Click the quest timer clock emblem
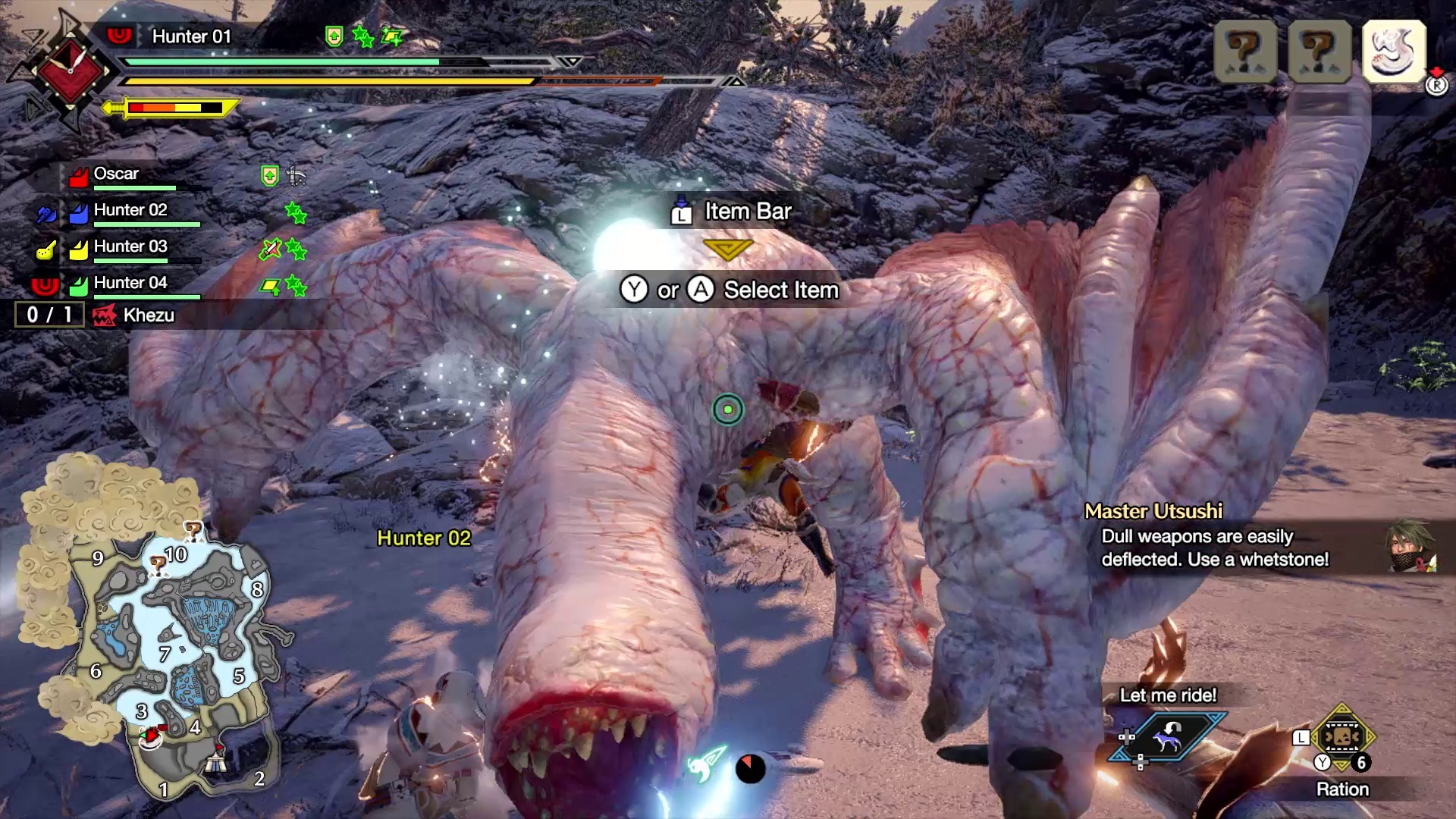Viewport: 1456px width, 819px height. click(70, 70)
